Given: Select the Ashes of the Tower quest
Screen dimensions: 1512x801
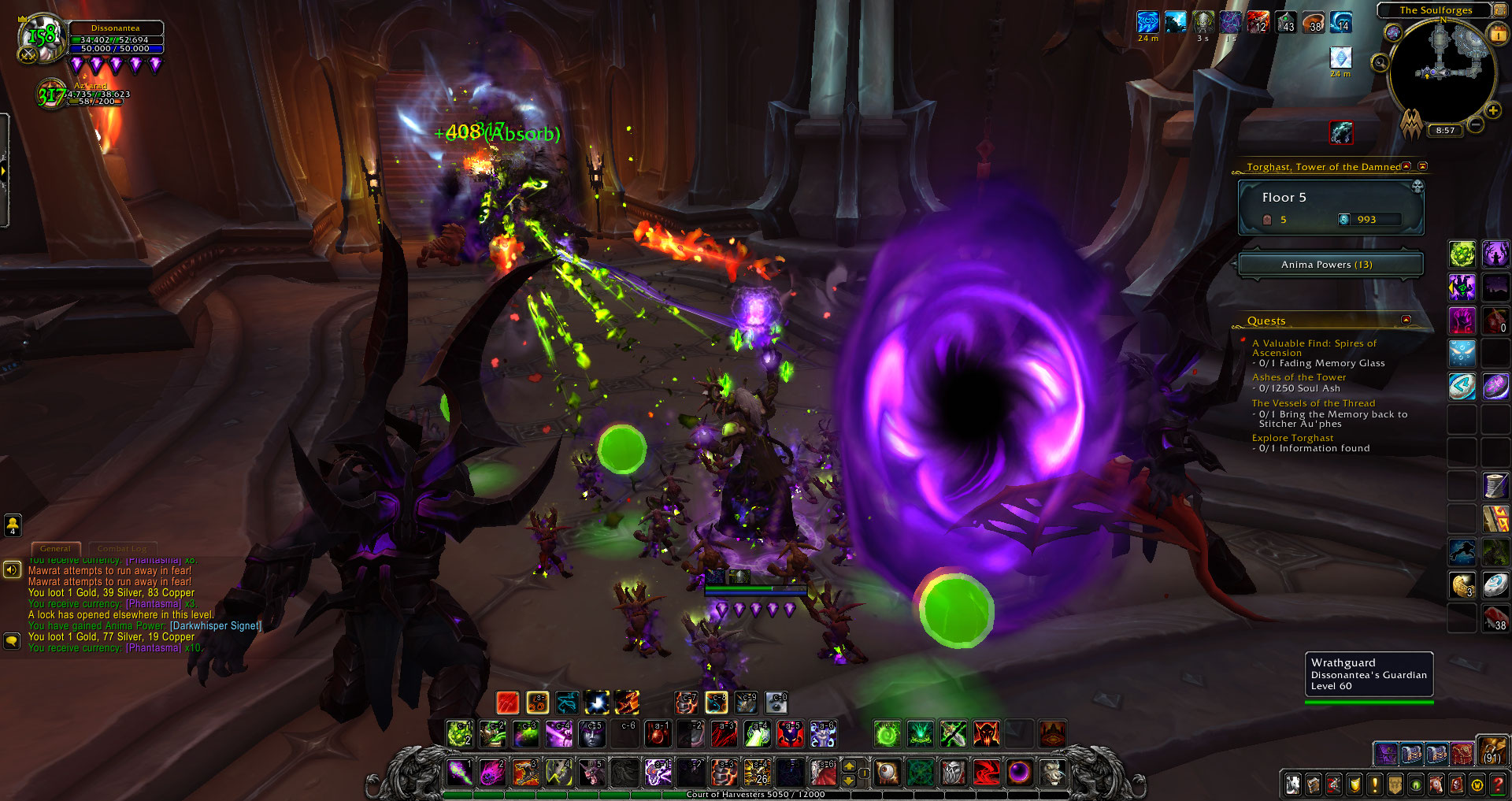Looking at the screenshot, I should [1298, 377].
